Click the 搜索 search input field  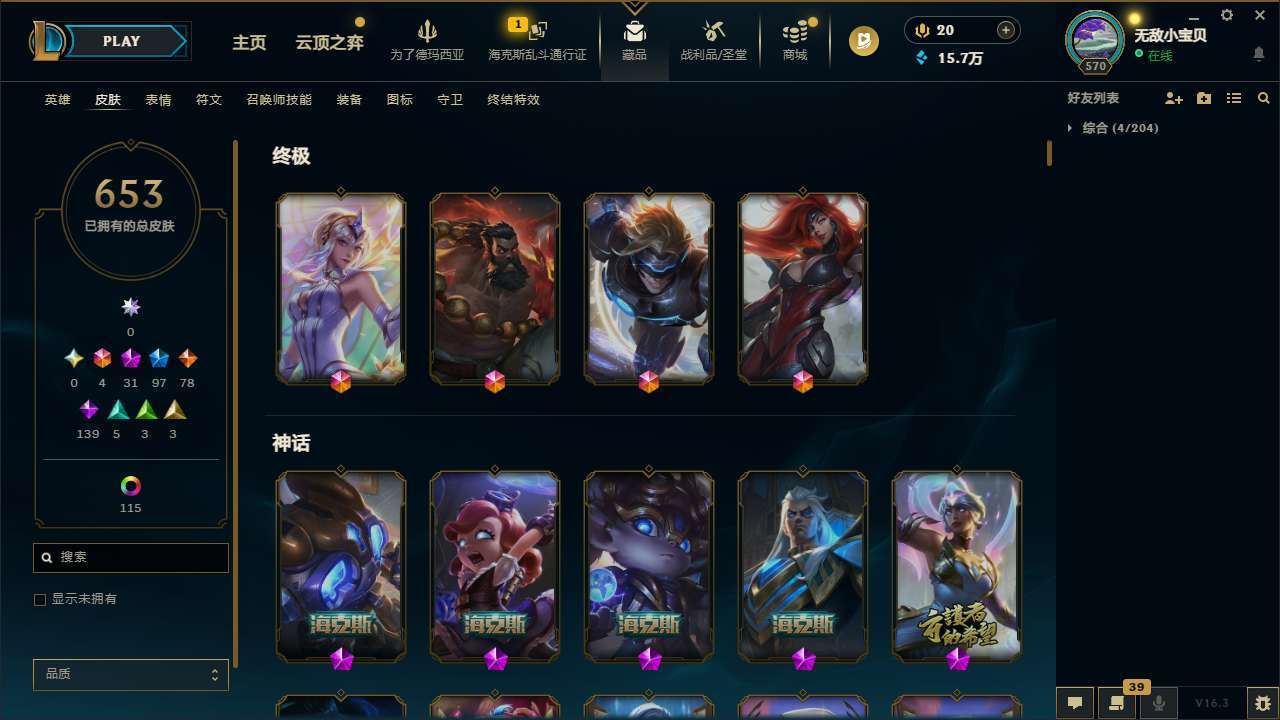(130, 557)
